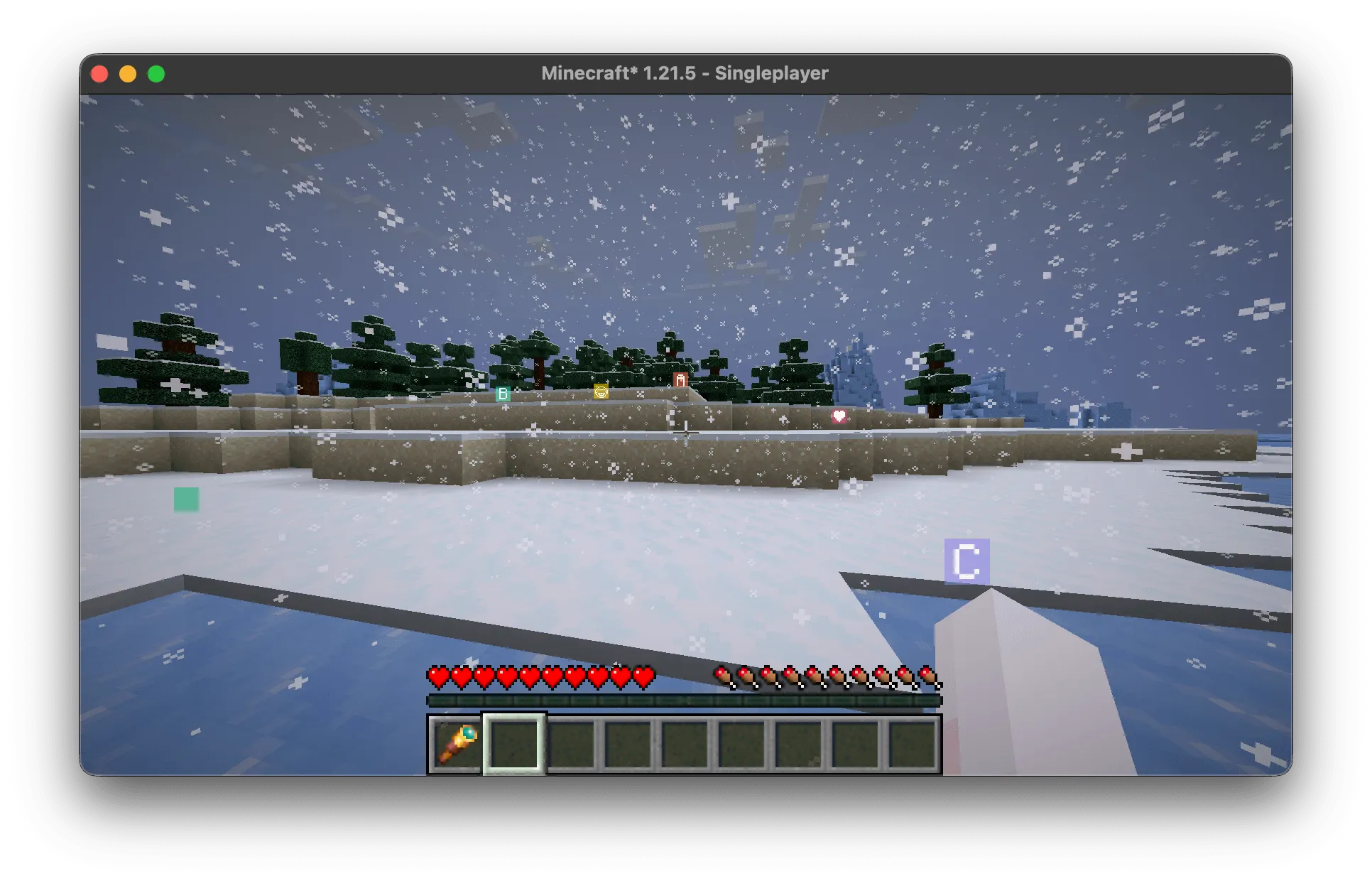Click the red door waypoint marker

click(x=680, y=380)
